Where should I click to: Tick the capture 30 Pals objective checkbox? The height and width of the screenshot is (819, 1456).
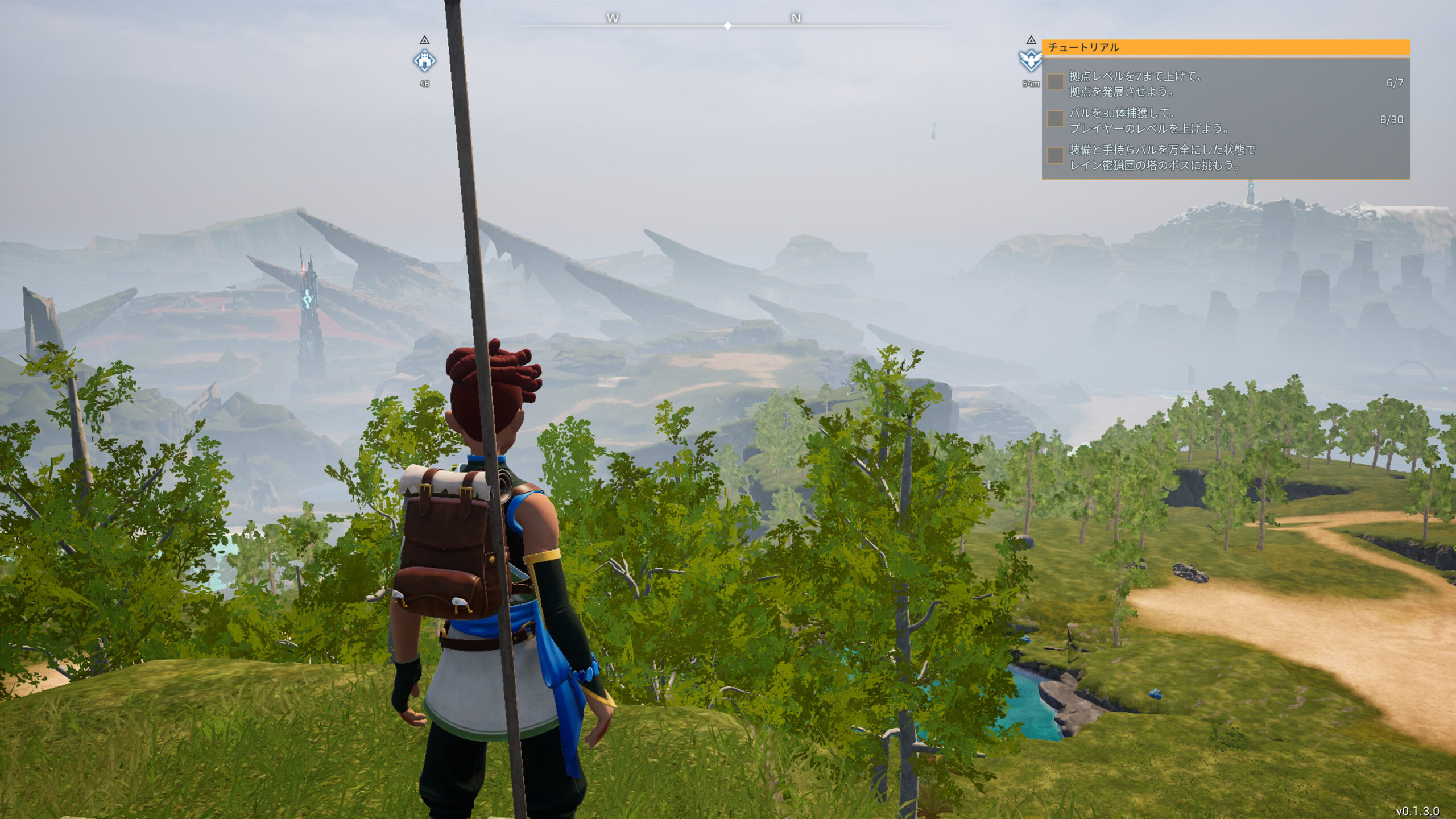click(x=1056, y=119)
